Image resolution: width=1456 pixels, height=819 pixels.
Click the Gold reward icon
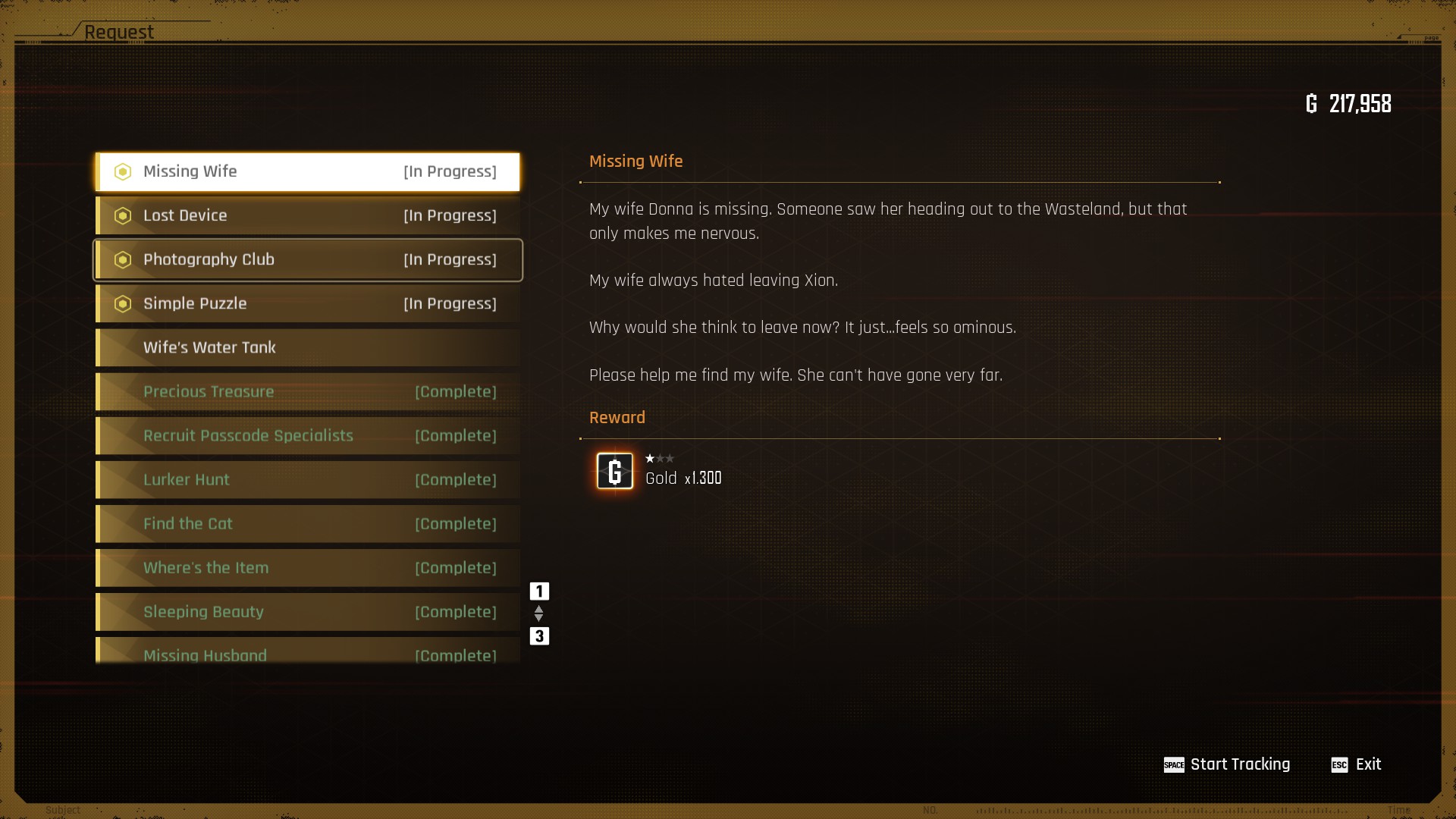click(x=615, y=471)
